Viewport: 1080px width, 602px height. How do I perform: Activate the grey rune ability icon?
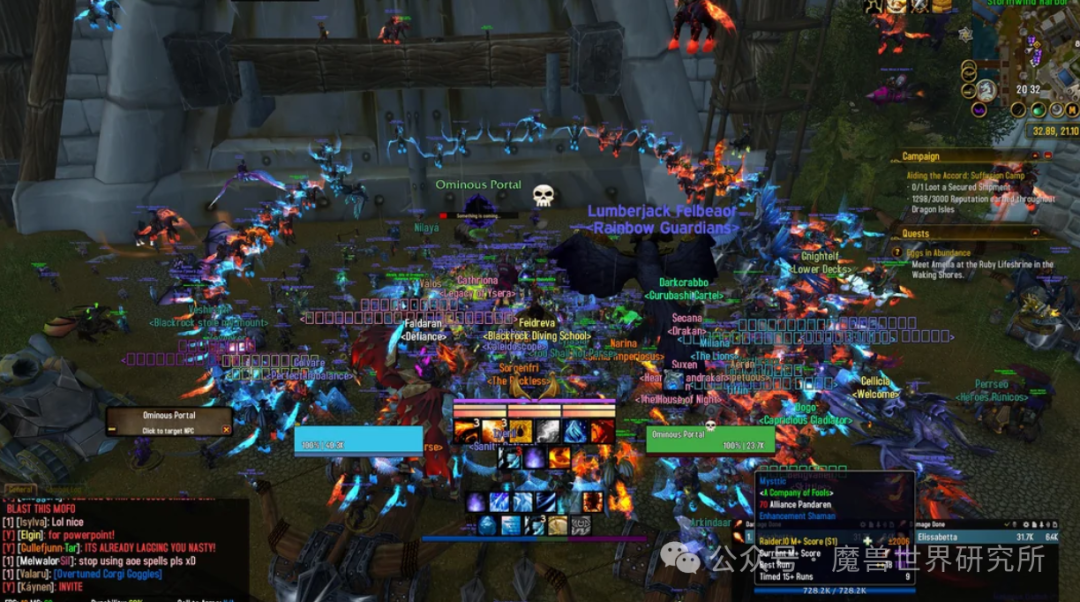pyautogui.click(x=580, y=525)
